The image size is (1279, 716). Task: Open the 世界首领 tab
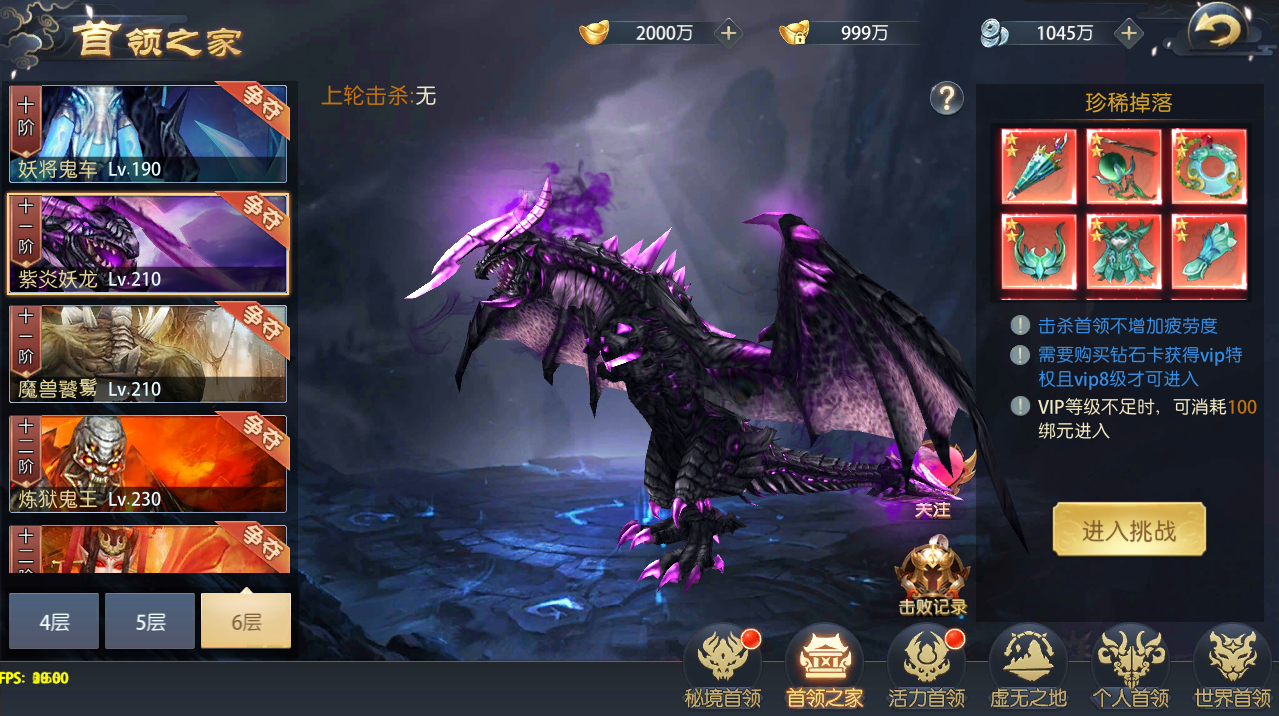1232,667
